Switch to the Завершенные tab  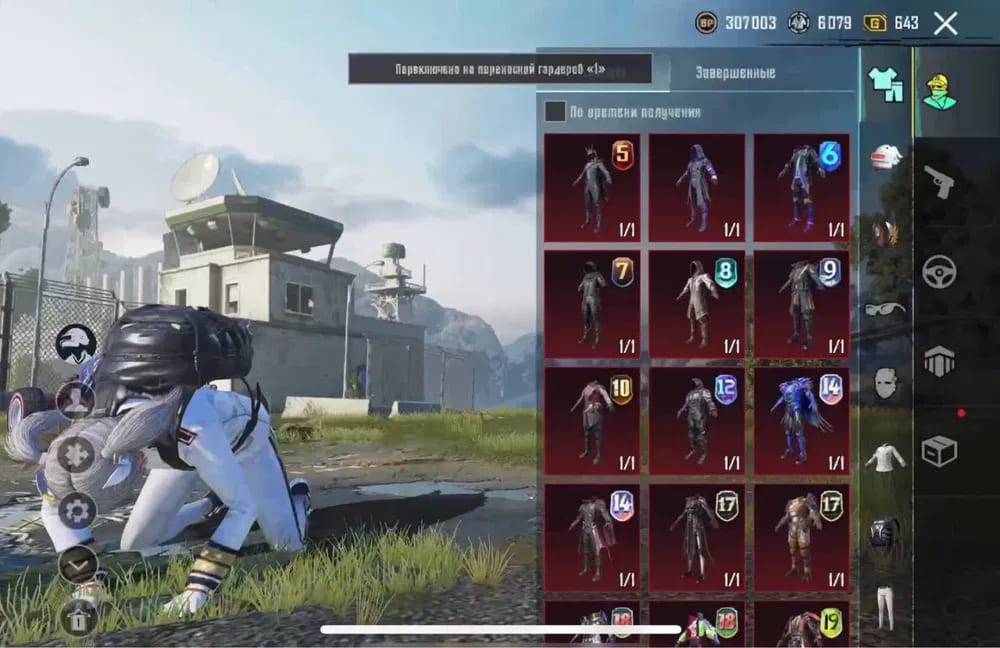[x=735, y=73]
